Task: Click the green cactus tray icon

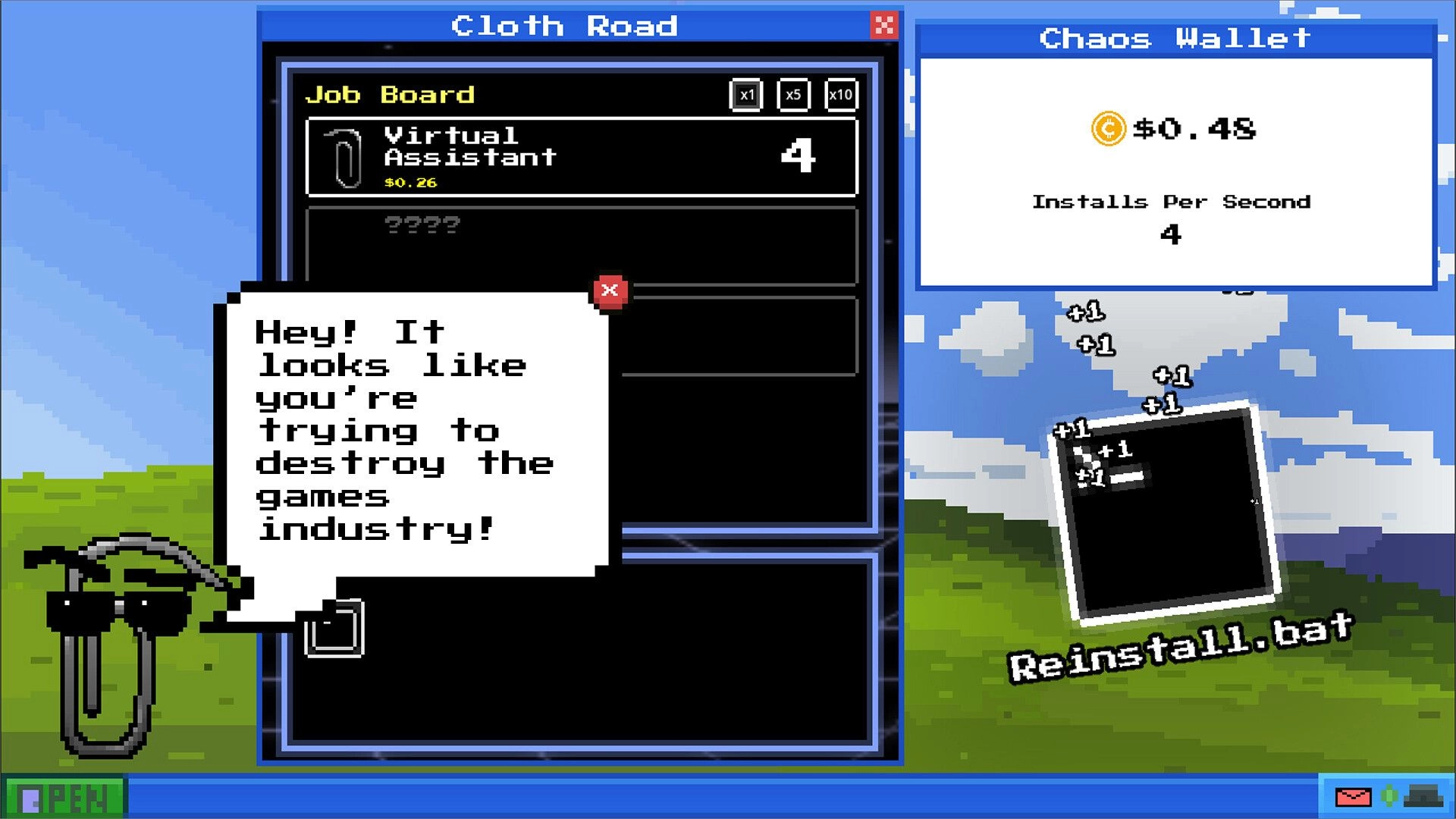Action: click(x=1389, y=796)
